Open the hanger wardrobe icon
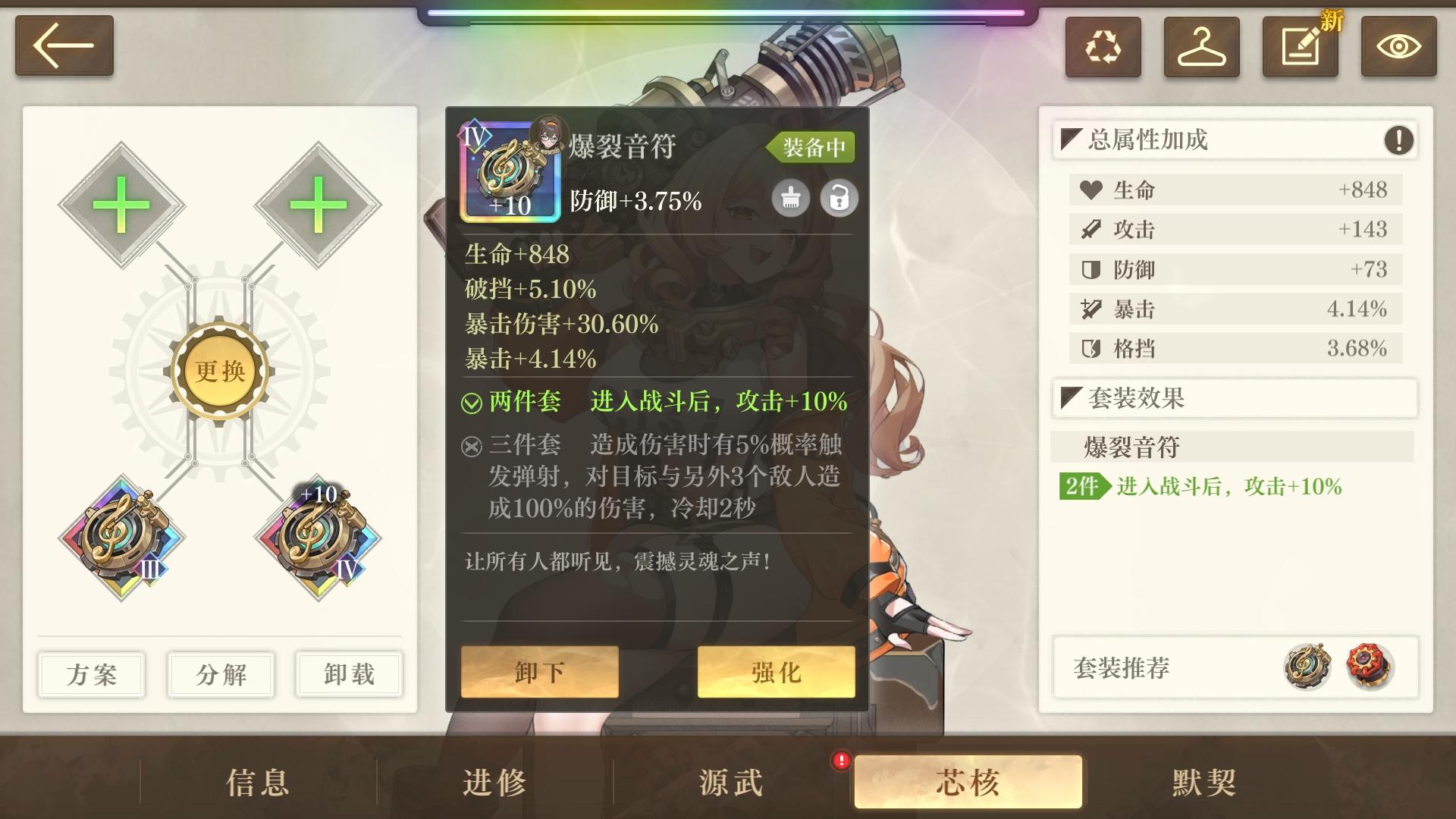 (1201, 47)
